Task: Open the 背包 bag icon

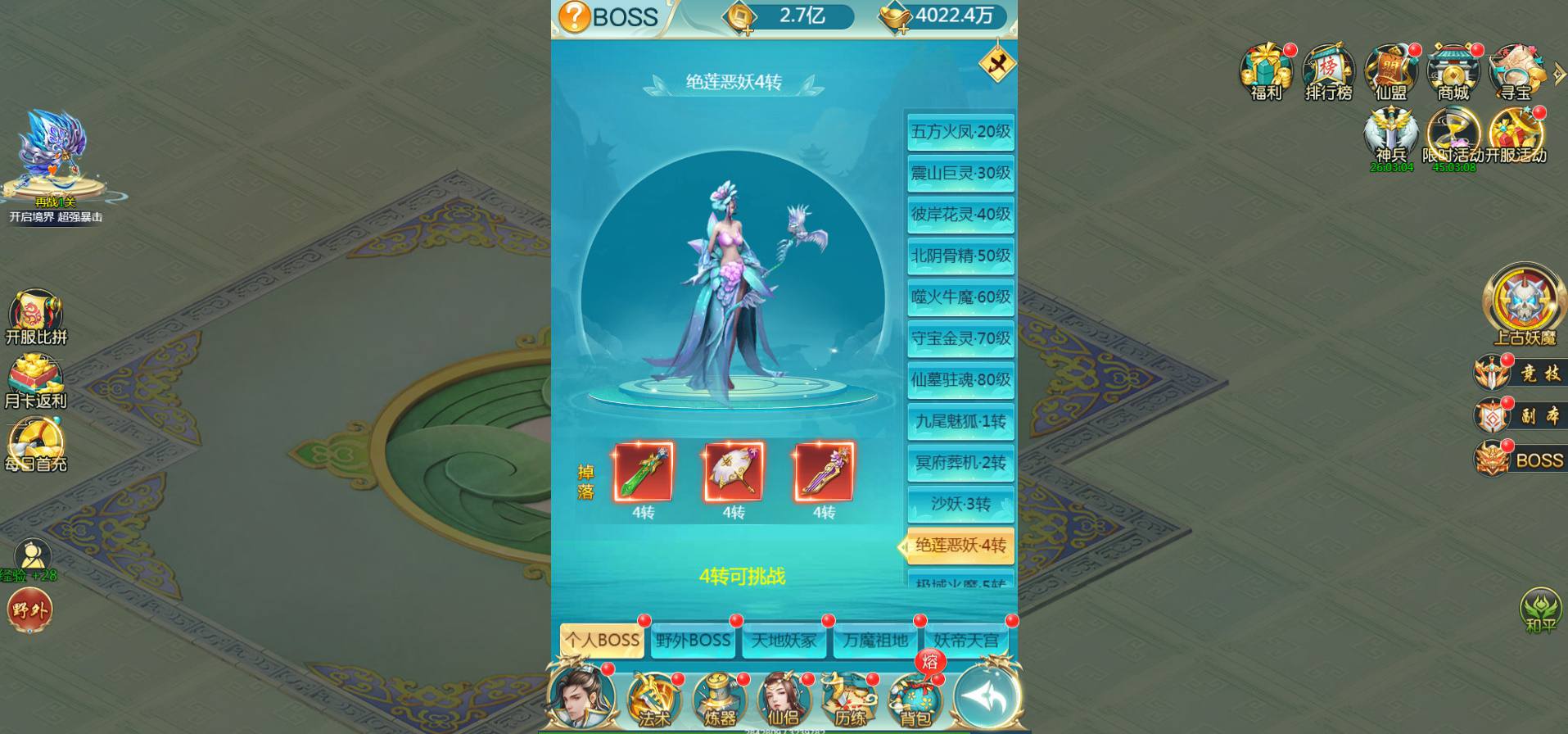Action: tap(915, 699)
